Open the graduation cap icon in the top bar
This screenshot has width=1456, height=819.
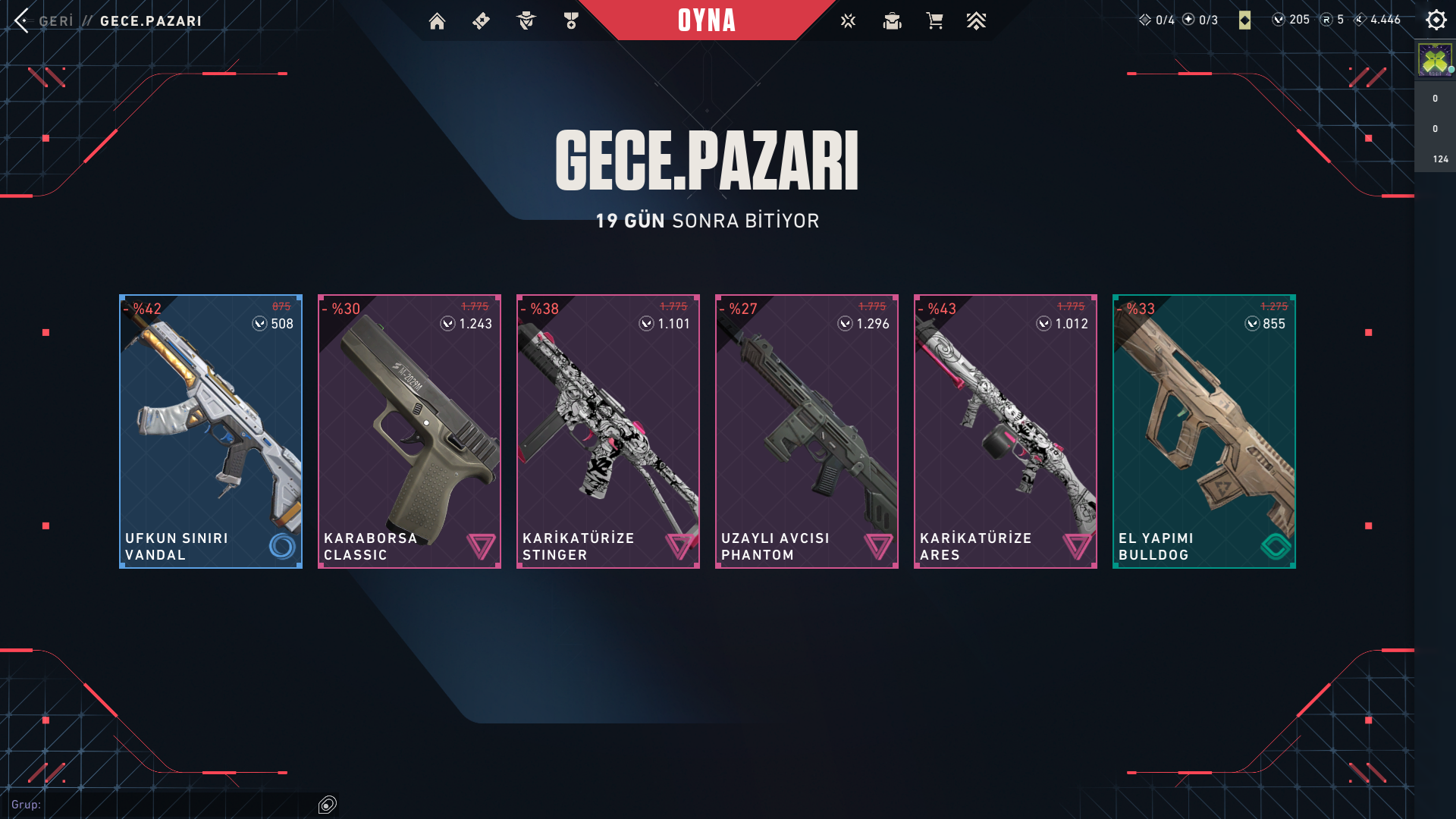point(892,21)
